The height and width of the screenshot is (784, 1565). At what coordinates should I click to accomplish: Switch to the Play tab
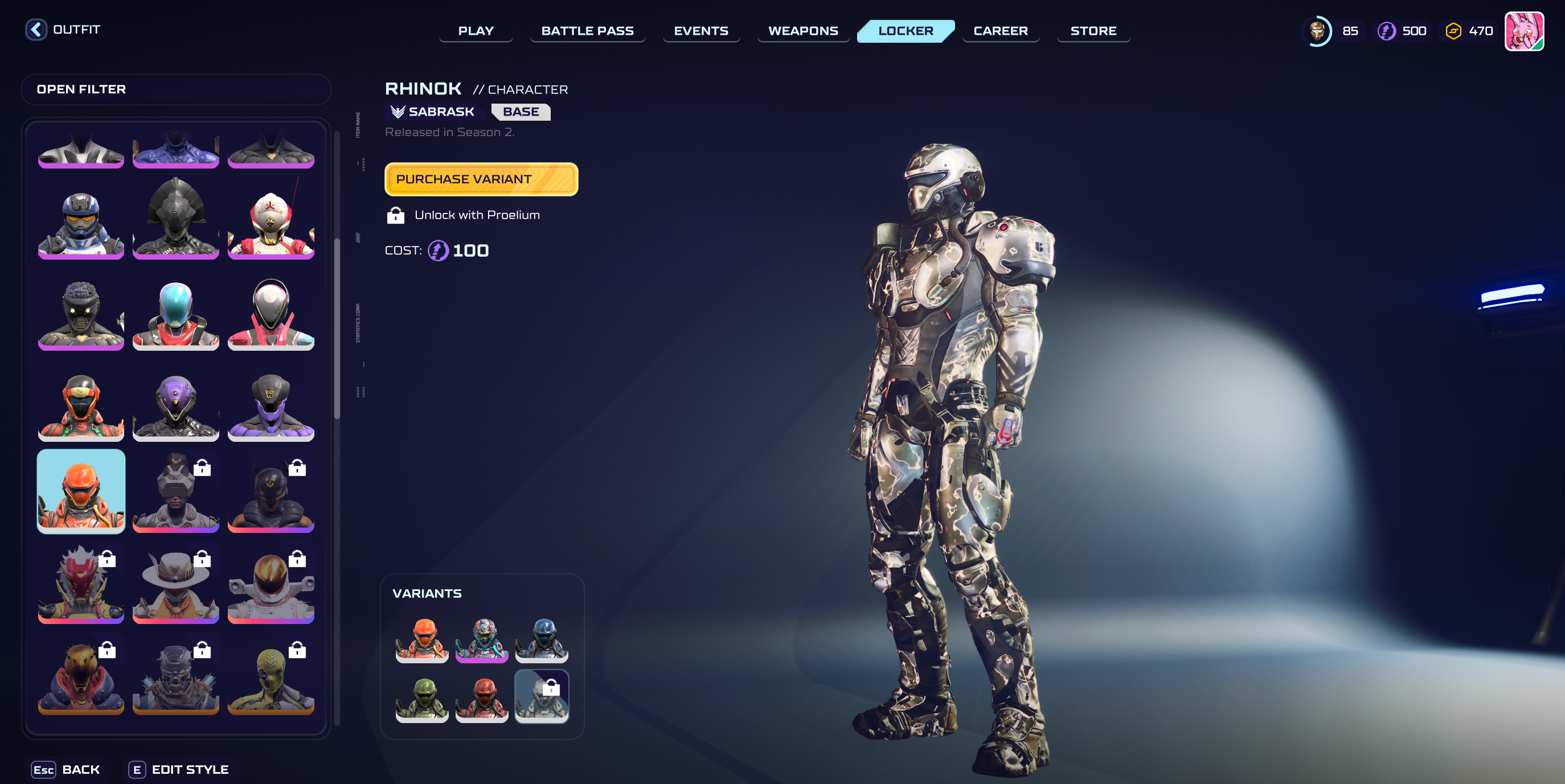476,31
